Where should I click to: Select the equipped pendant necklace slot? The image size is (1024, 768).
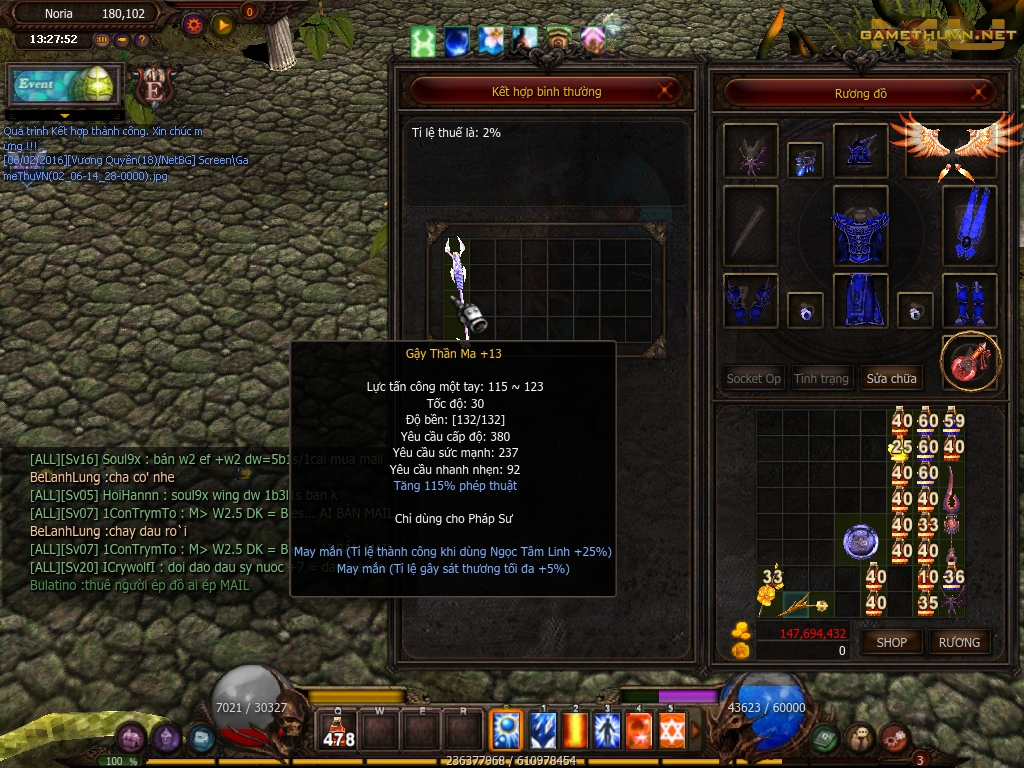805,160
